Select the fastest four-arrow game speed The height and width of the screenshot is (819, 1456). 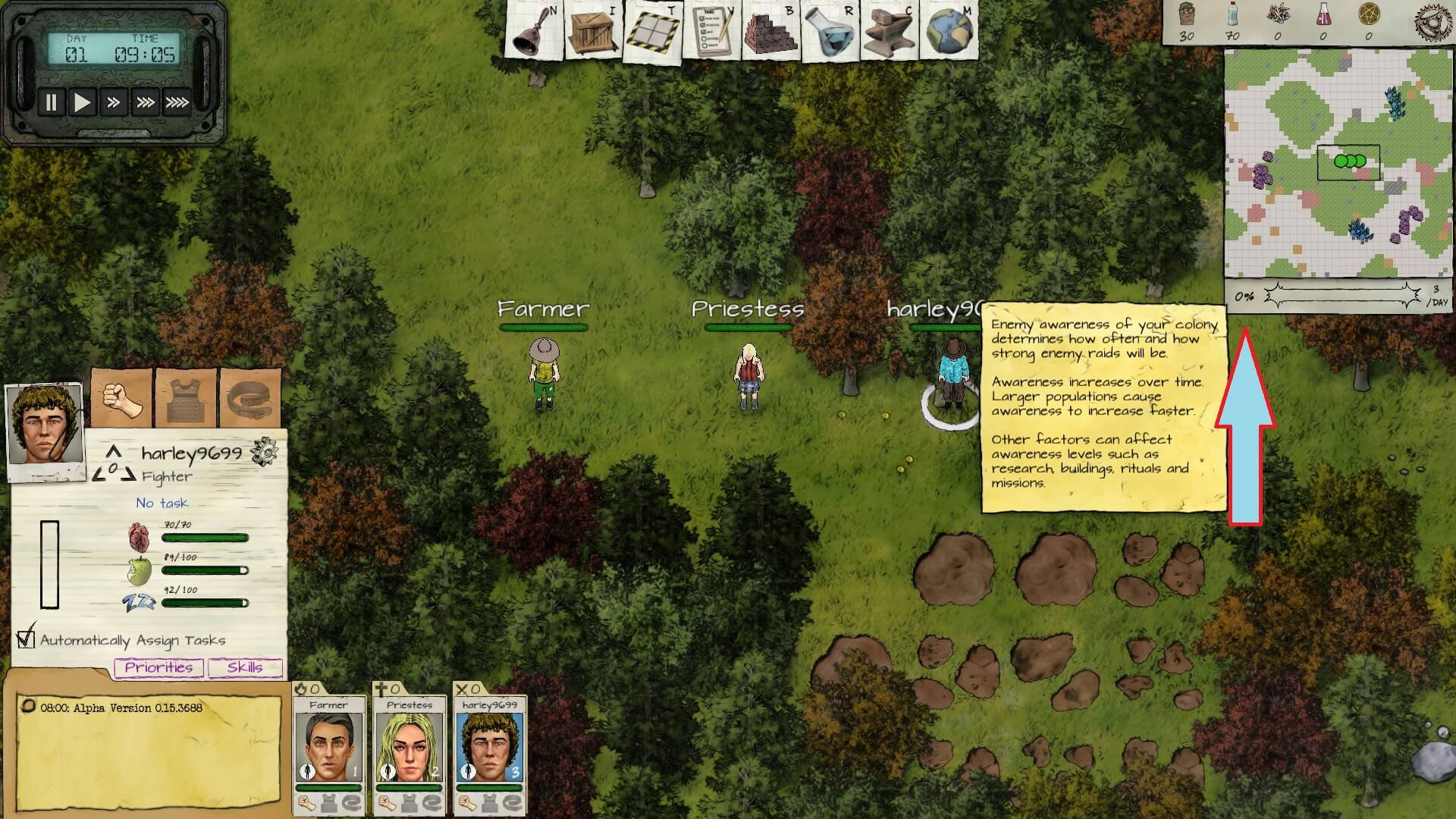coord(177,102)
